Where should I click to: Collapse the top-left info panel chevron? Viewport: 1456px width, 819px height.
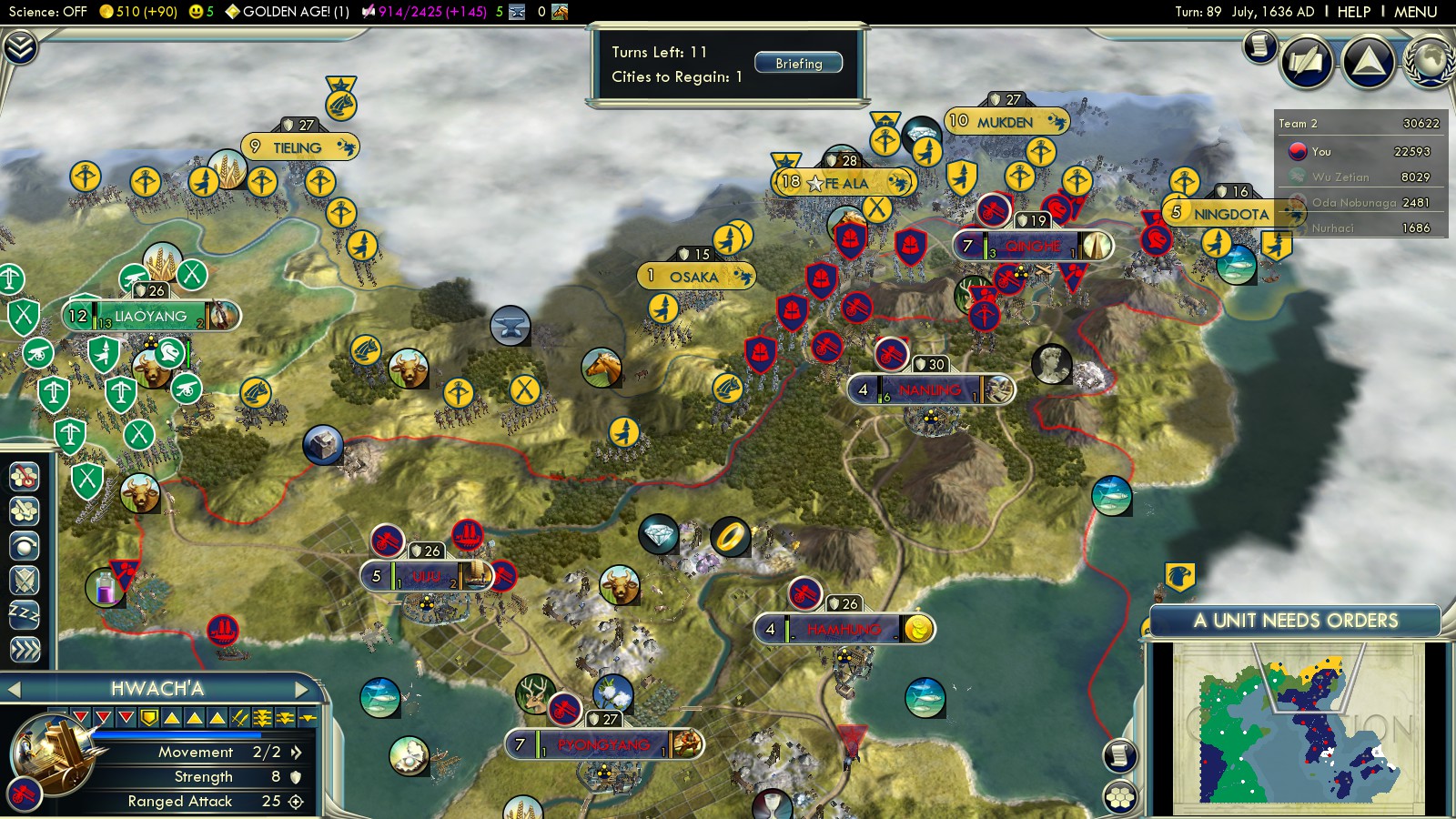tap(20, 47)
